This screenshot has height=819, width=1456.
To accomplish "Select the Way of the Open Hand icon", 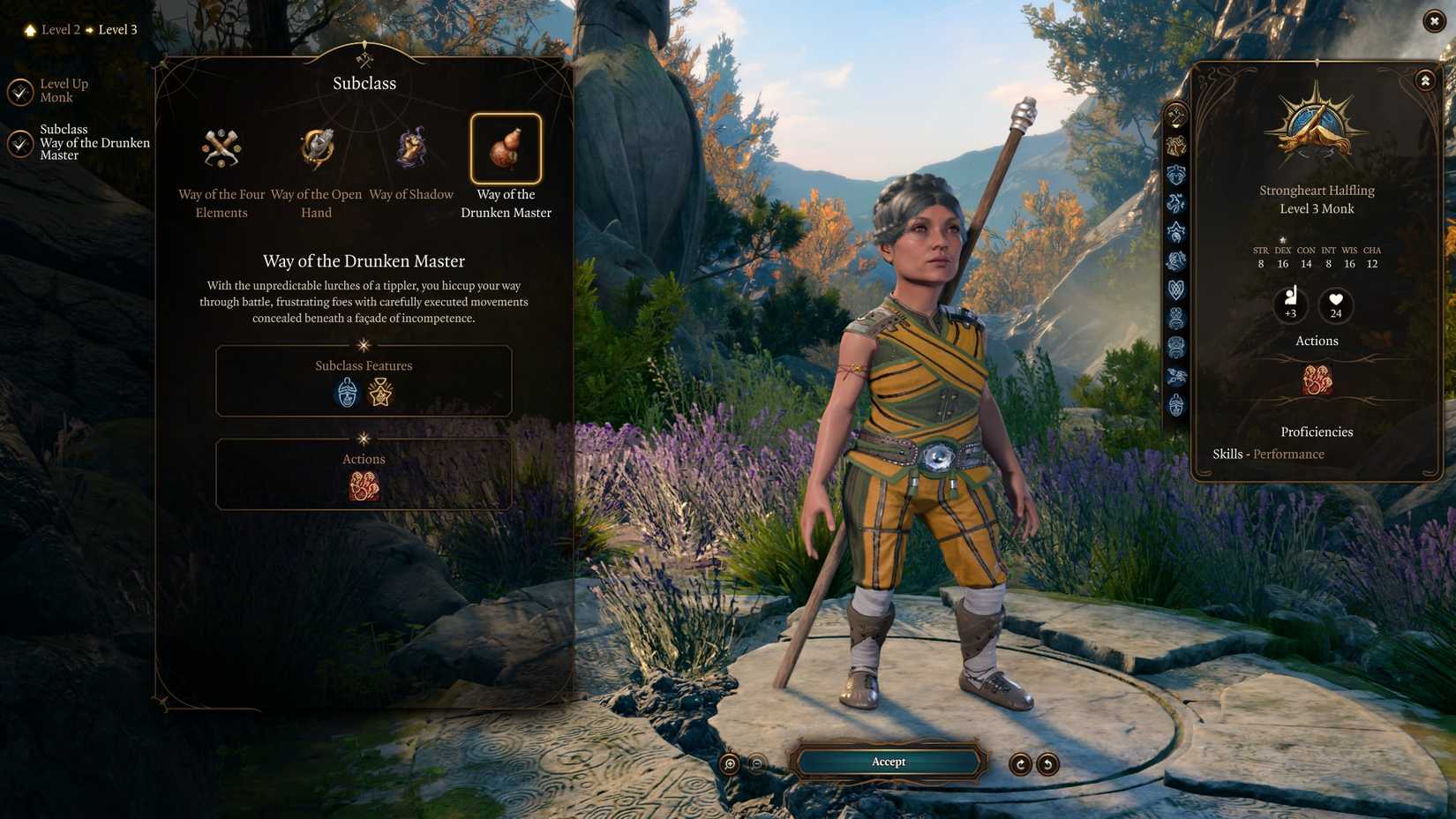I will pos(316,148).
